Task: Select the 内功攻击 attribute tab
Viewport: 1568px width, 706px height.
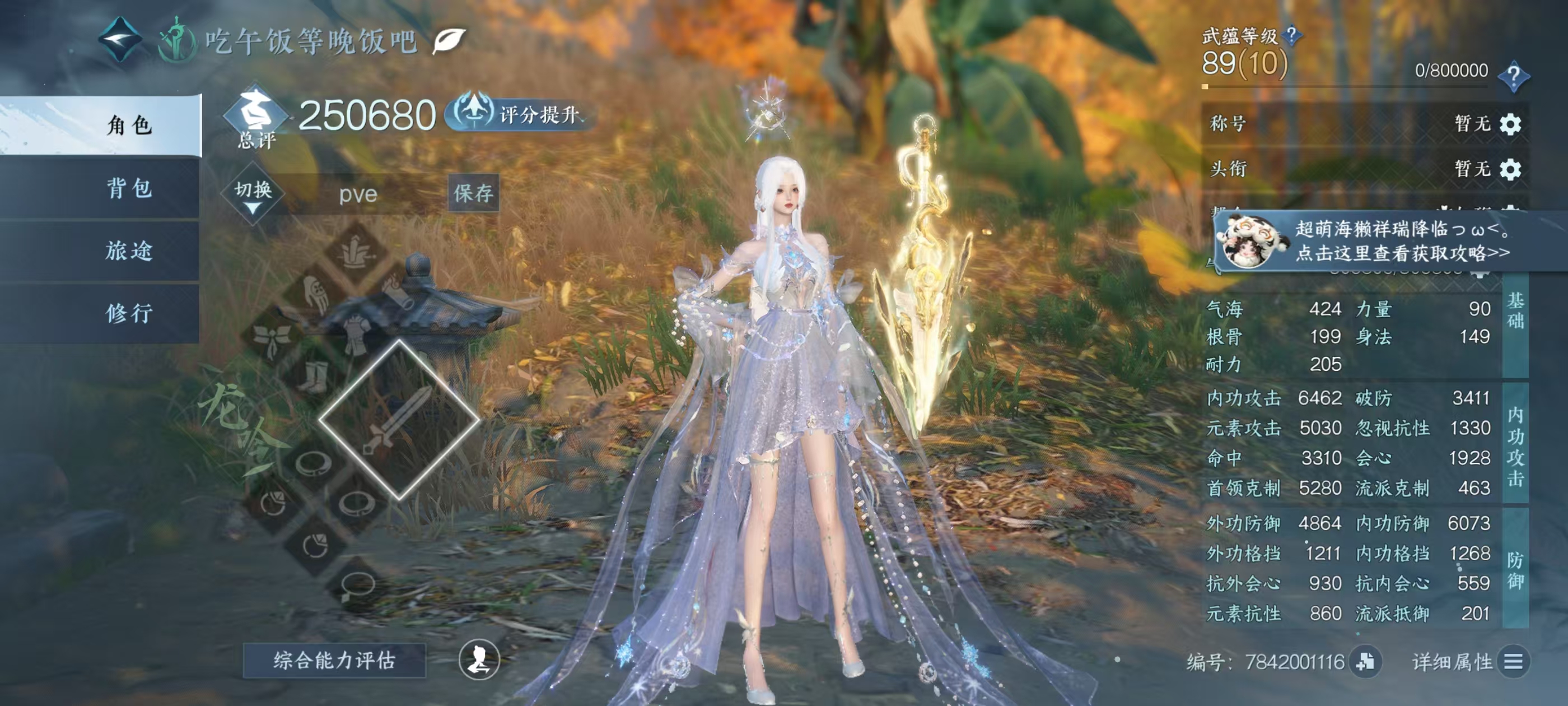Action: point(1515,446)
